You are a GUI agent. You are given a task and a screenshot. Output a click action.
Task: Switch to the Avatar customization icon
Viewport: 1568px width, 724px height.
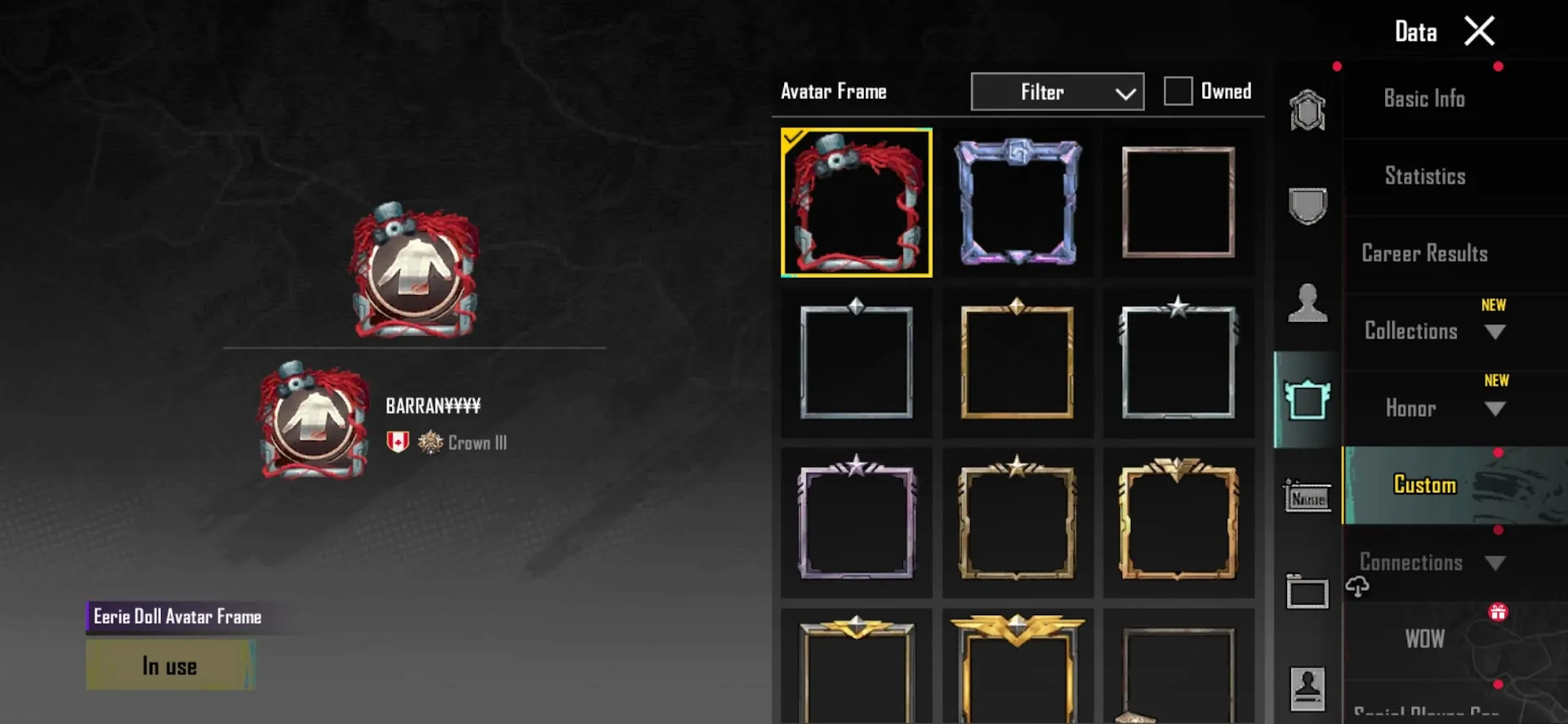click(1308, 302)
